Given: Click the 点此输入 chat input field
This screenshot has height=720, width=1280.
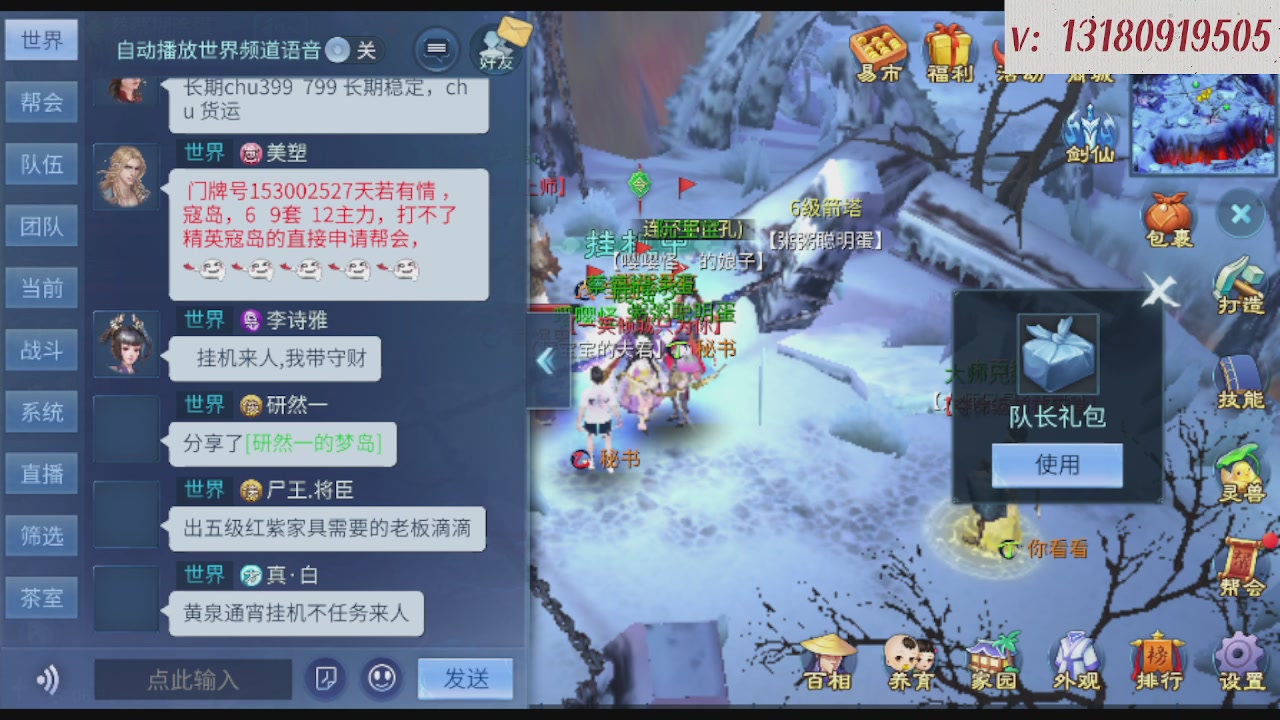Looking at the screenshot, I should click(193, 678).
